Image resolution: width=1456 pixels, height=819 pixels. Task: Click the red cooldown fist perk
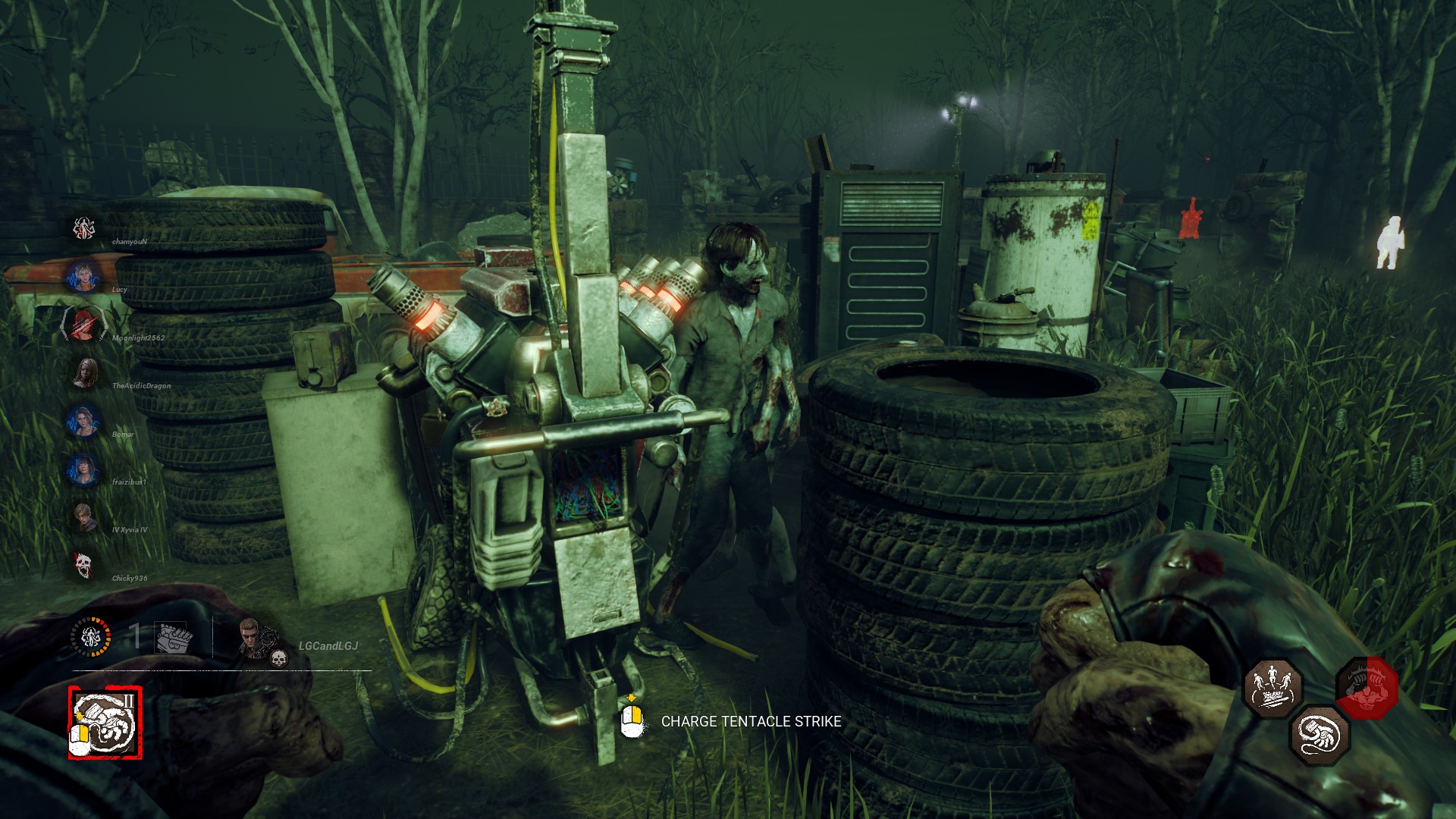1367,688
